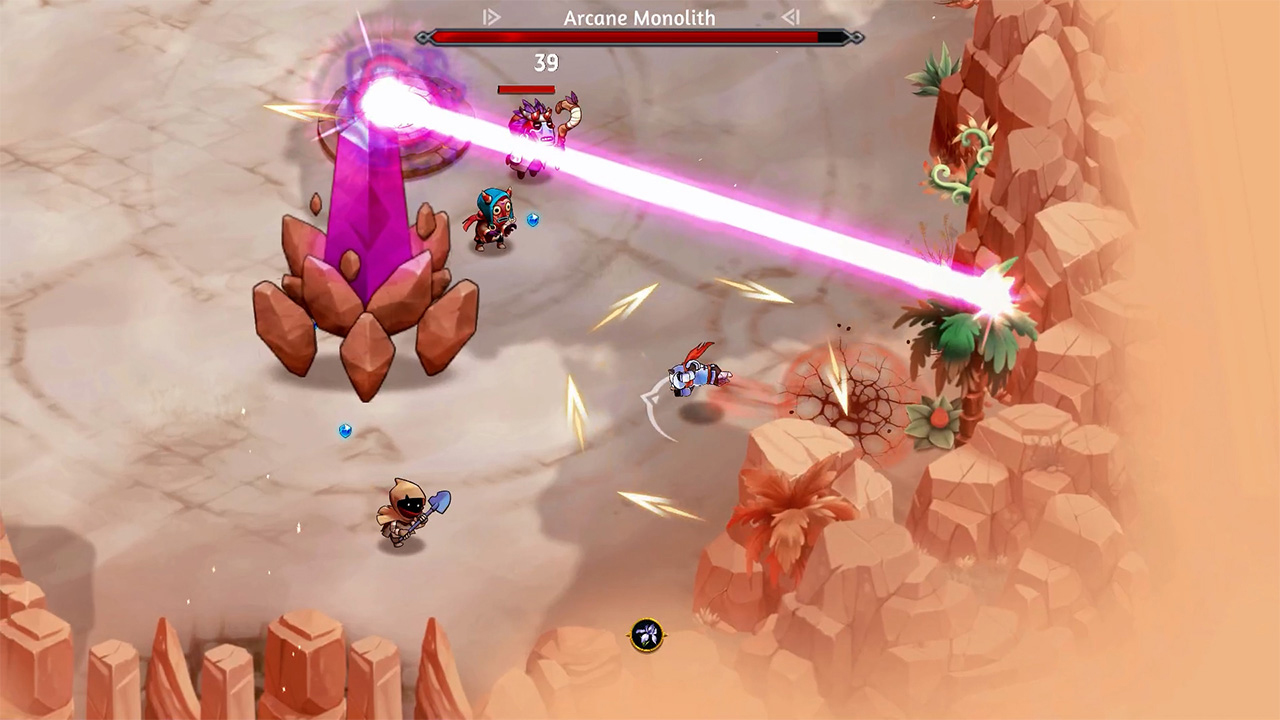
Task: Pick up the blue gem on open ground
Action: [x=345, y=431]
